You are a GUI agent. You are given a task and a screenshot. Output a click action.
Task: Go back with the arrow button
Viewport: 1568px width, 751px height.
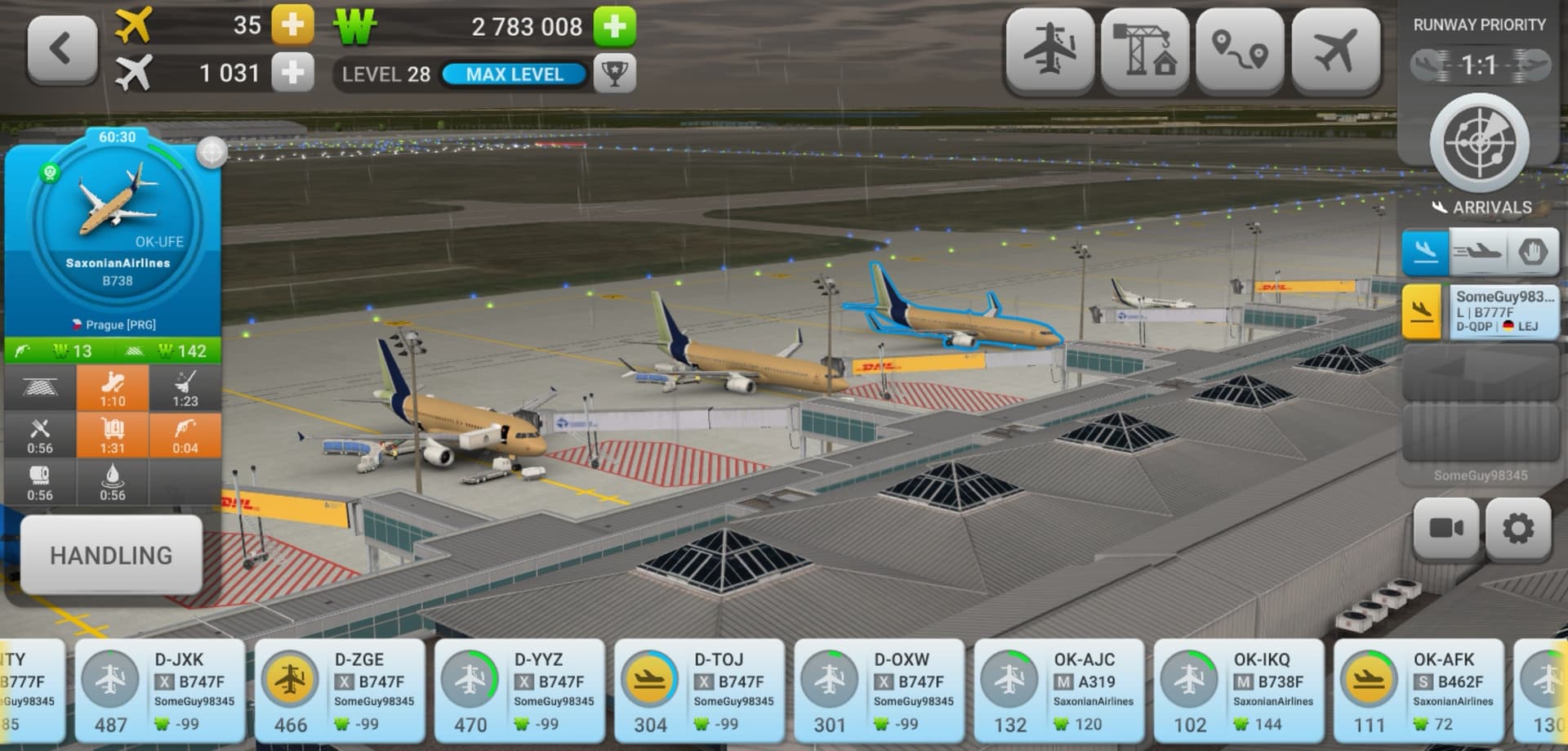coord(62,50)
